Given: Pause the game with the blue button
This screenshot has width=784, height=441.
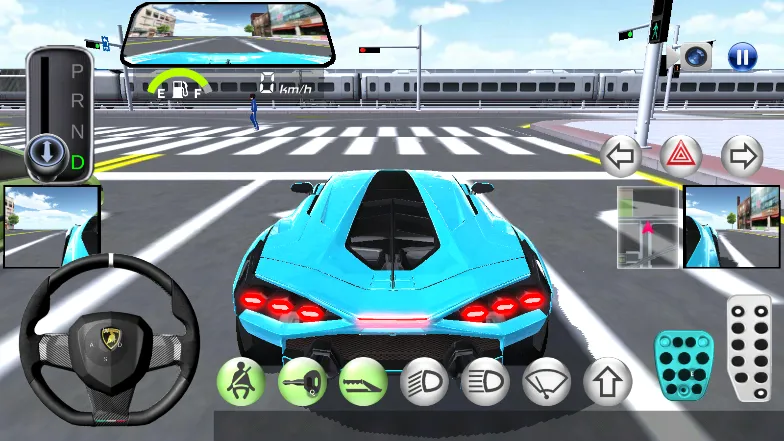Looking at the screenshot, I should pos(741,56).
